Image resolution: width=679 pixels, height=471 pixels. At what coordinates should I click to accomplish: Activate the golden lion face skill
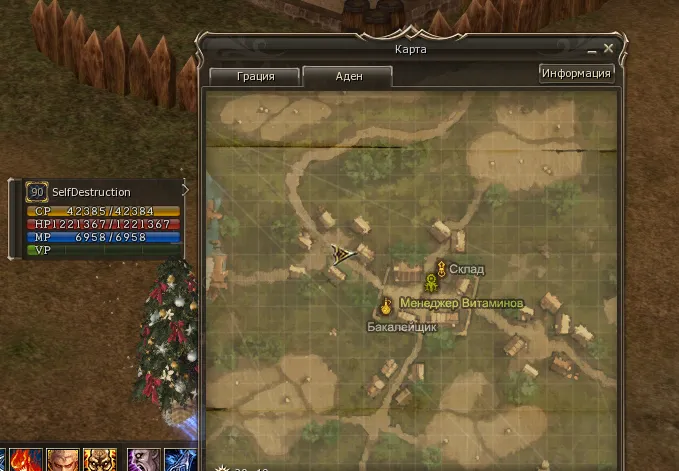point(100,461)
